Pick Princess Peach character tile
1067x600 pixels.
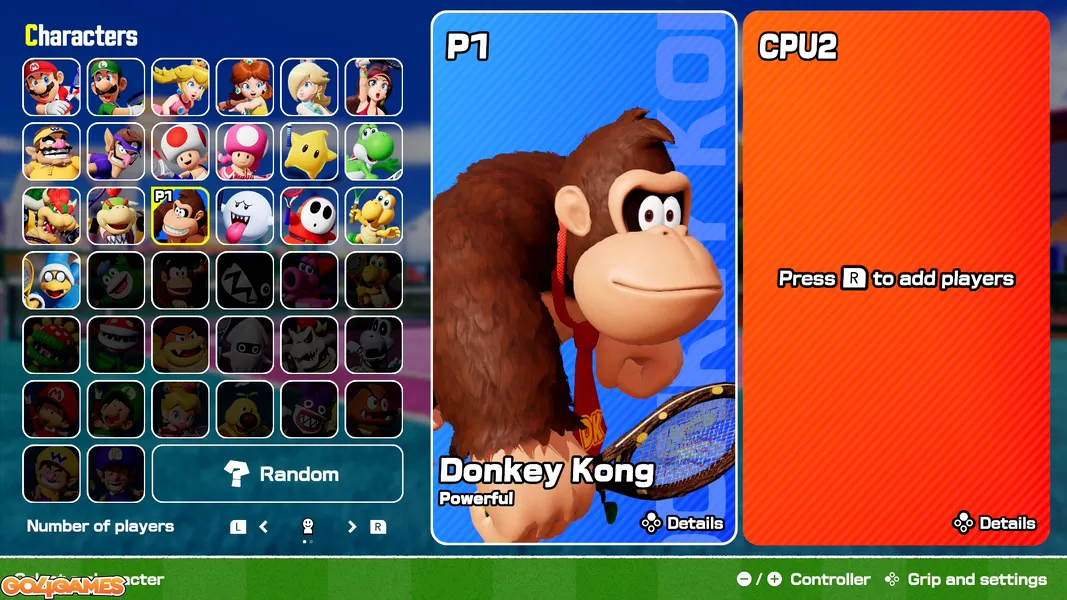point(181,87)
